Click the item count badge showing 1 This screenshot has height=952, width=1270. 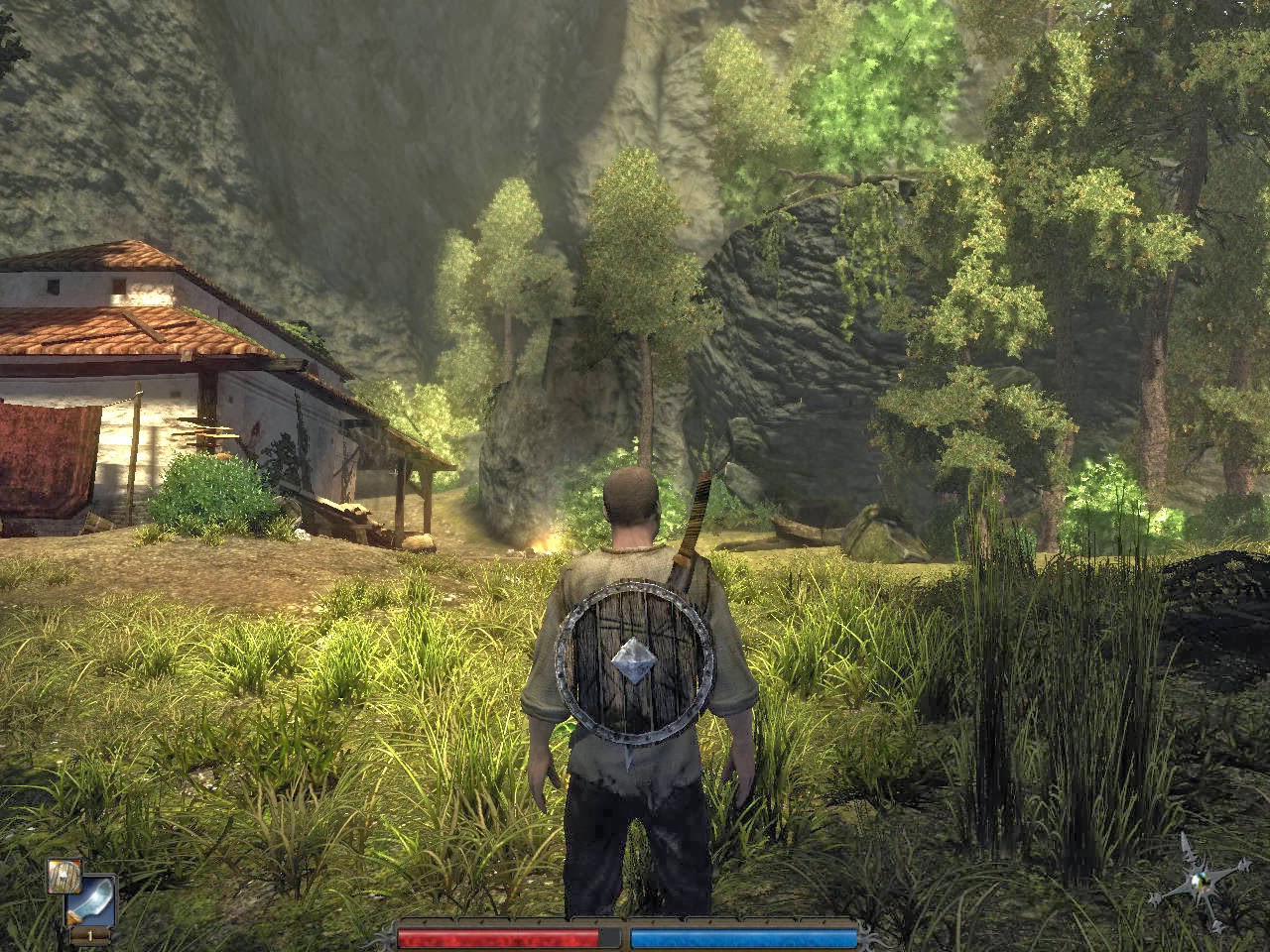coord(89,936)
